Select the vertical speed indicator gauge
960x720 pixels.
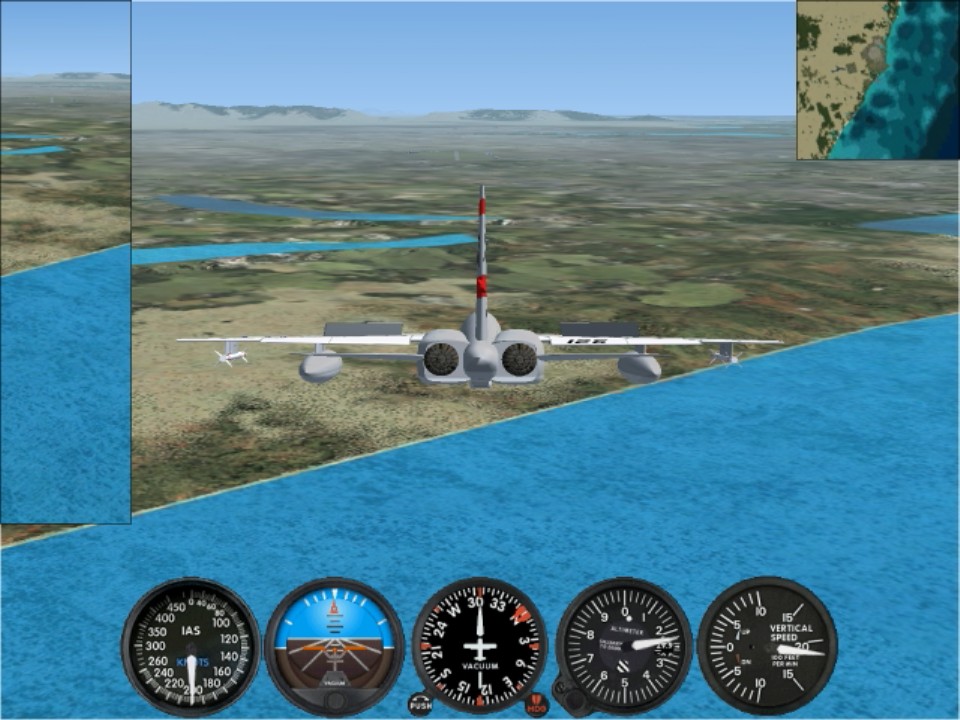767,645
